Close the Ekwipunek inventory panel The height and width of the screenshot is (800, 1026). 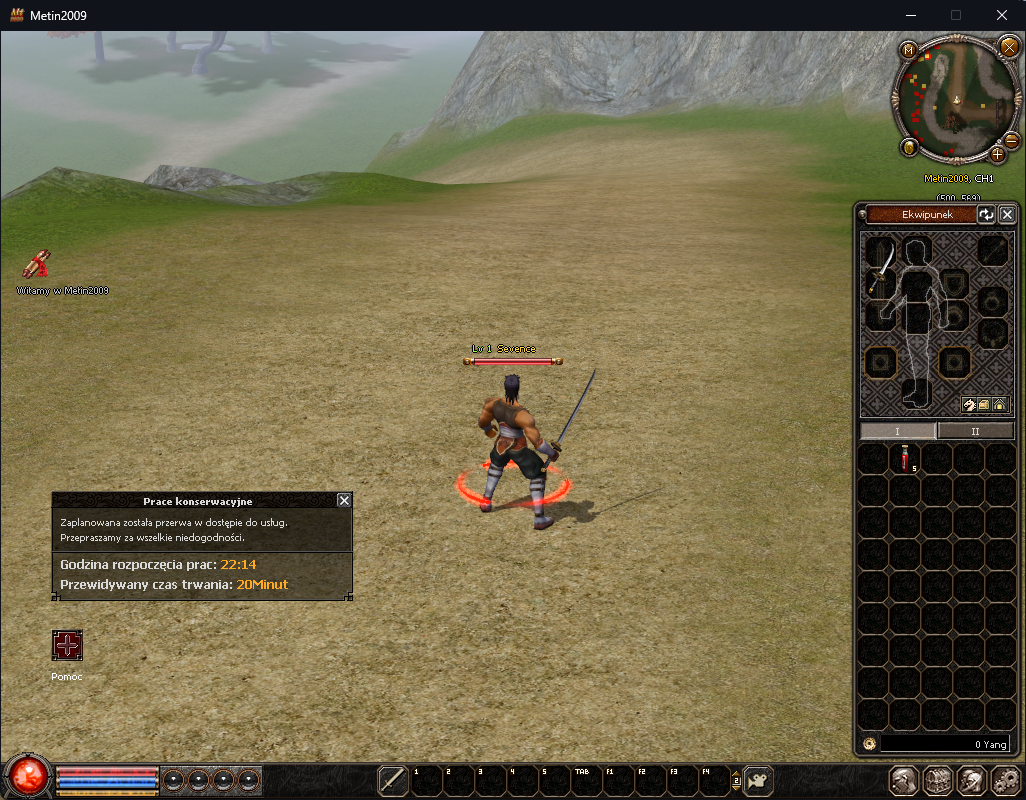click(x=1007, y=214)
